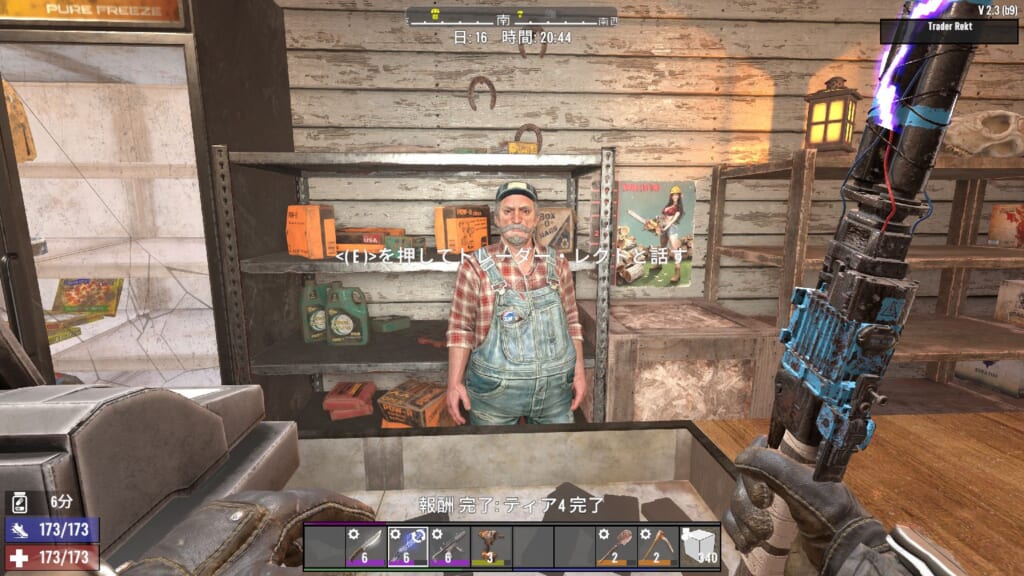Click the pill bottle buff icon

18,502
